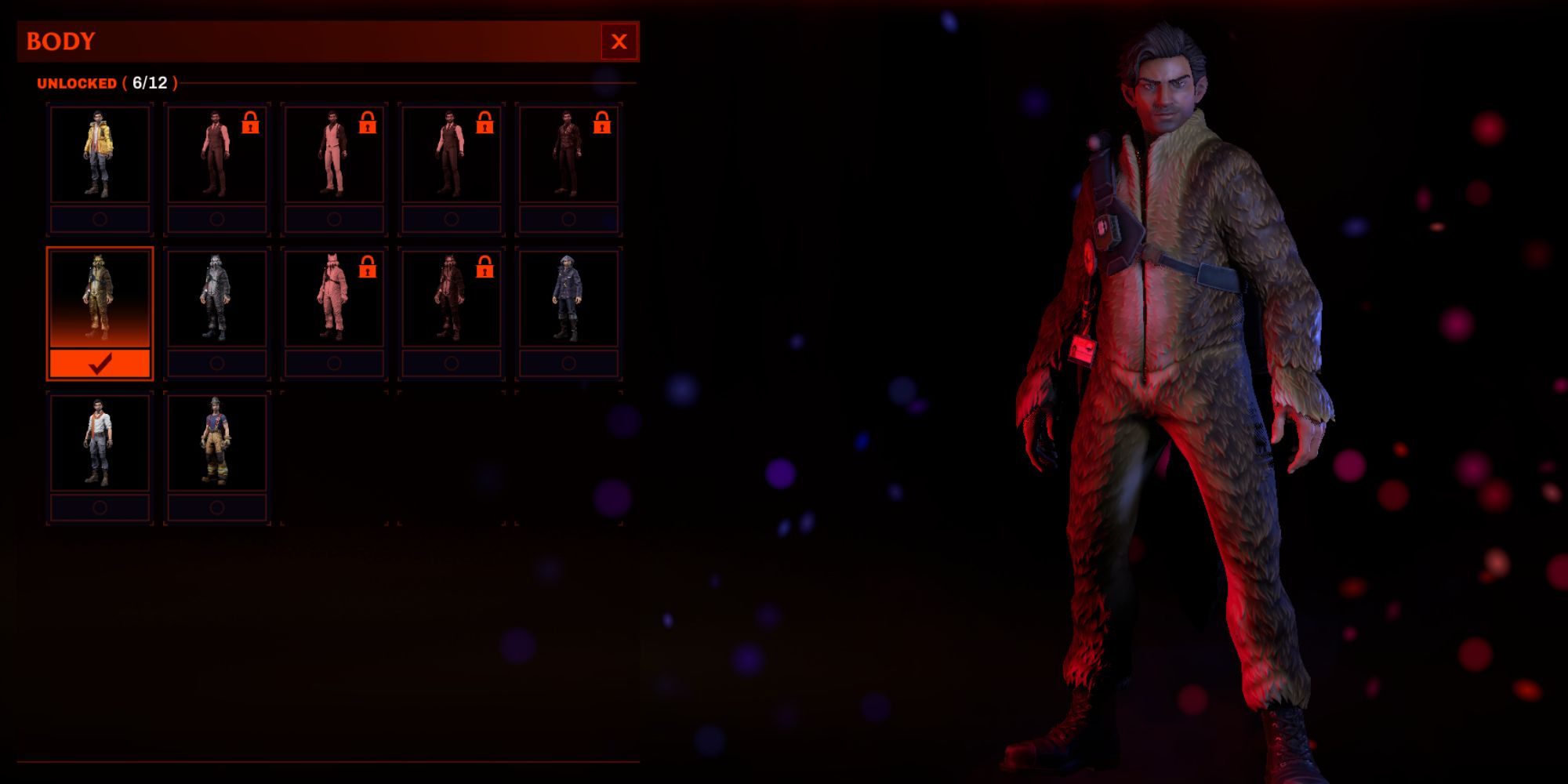Select the radio button under the yellow jacket outfit
Viewport: 1568px width, 784px height.
100,220
